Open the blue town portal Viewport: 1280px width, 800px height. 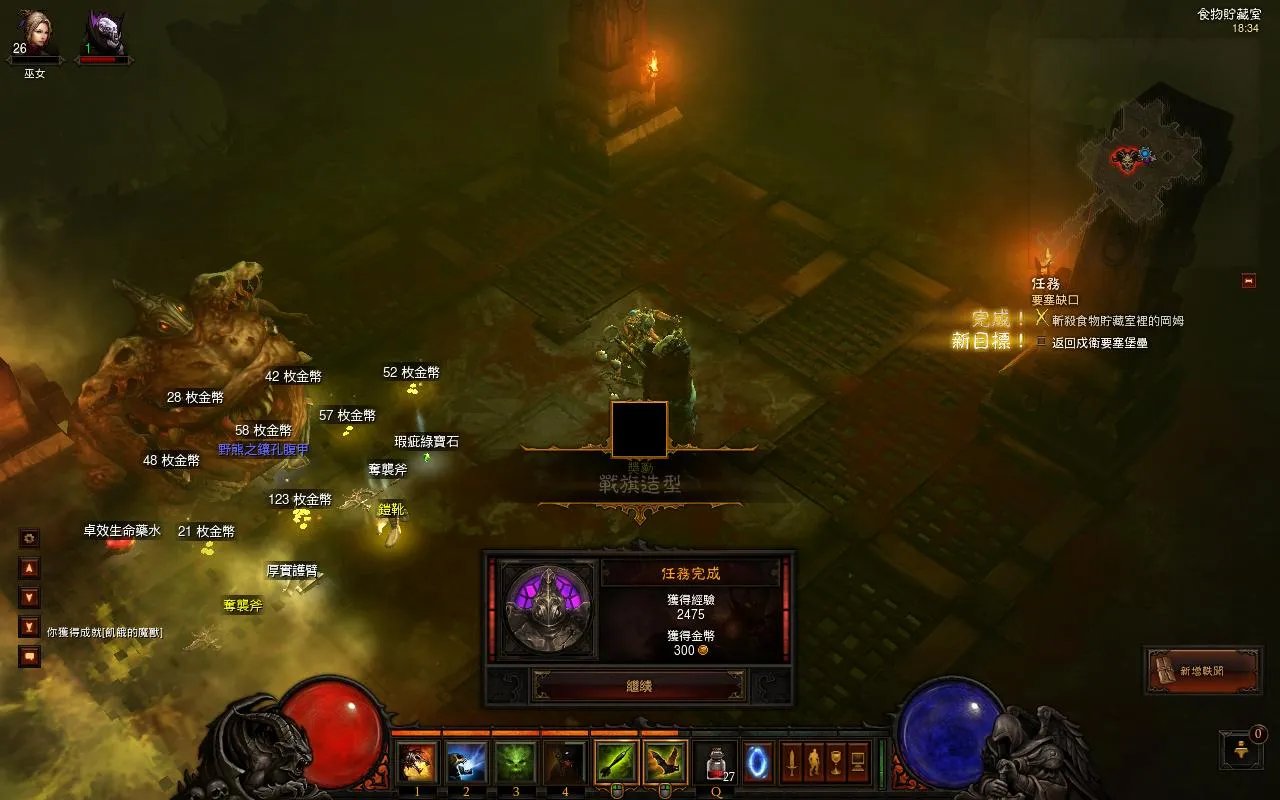757,763
